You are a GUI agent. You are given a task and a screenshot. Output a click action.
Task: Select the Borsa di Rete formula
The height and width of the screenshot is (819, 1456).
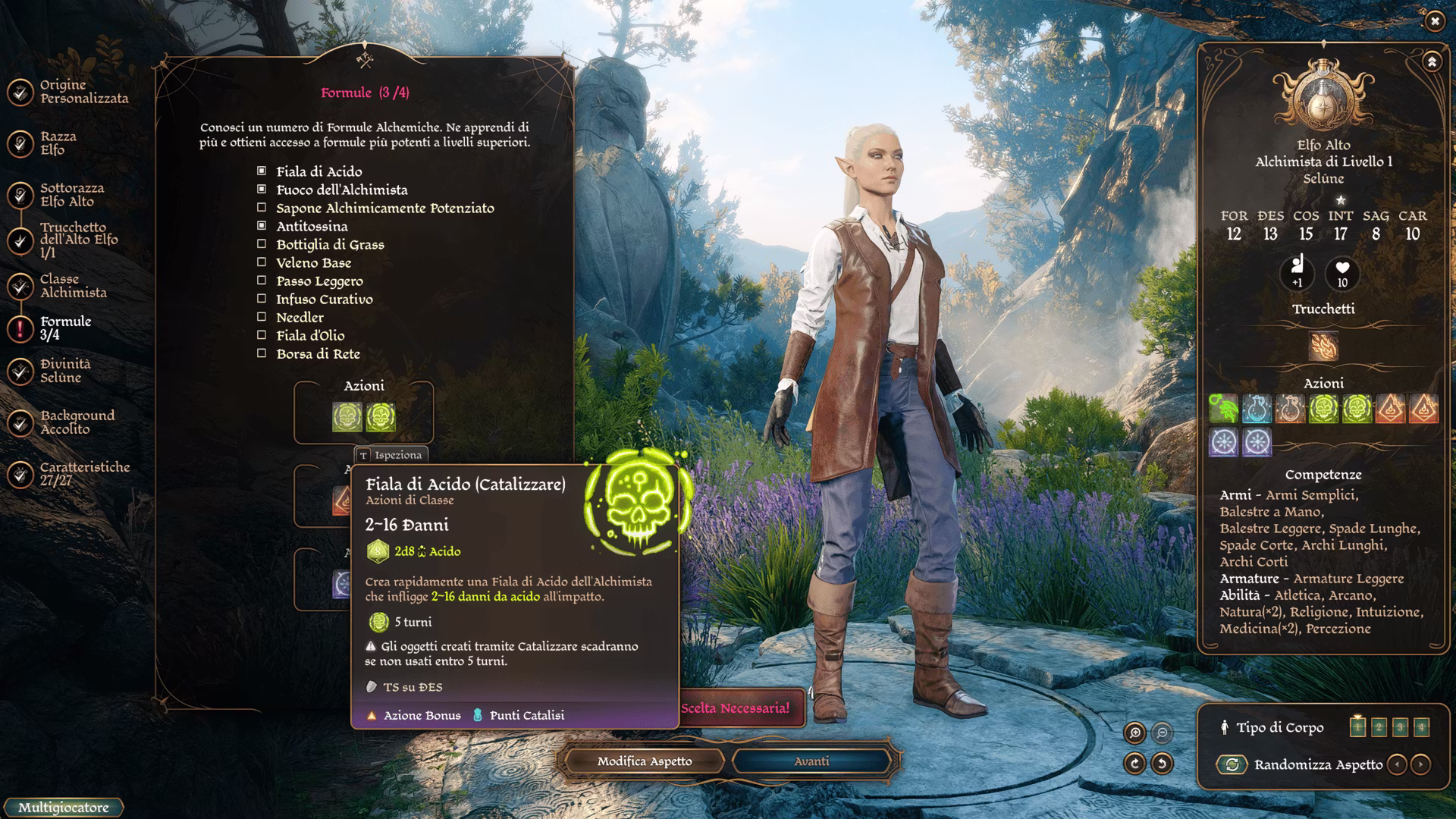pos(262,353)
